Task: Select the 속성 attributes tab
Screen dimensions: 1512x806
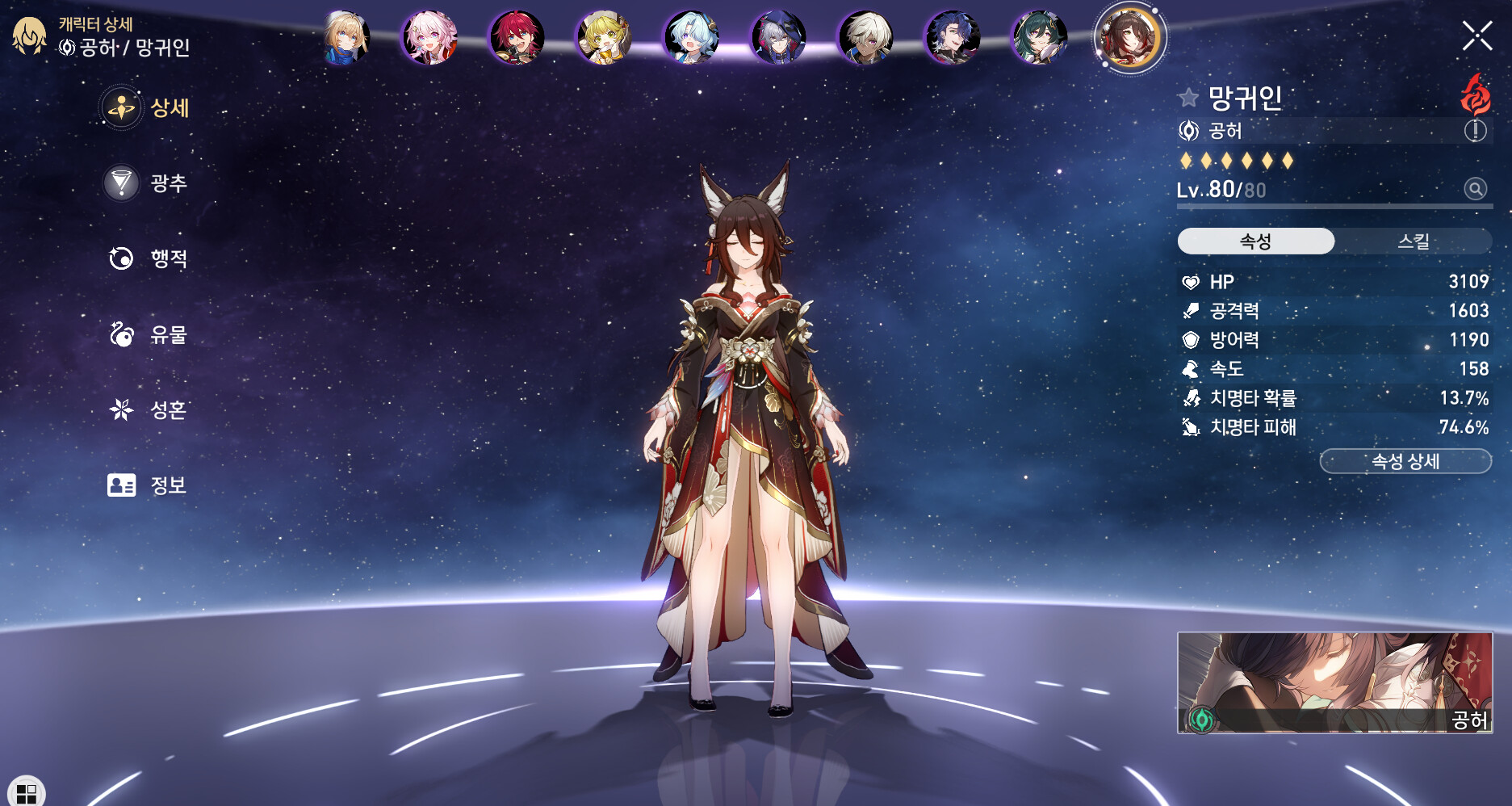Action: [x=1255, y=241]
